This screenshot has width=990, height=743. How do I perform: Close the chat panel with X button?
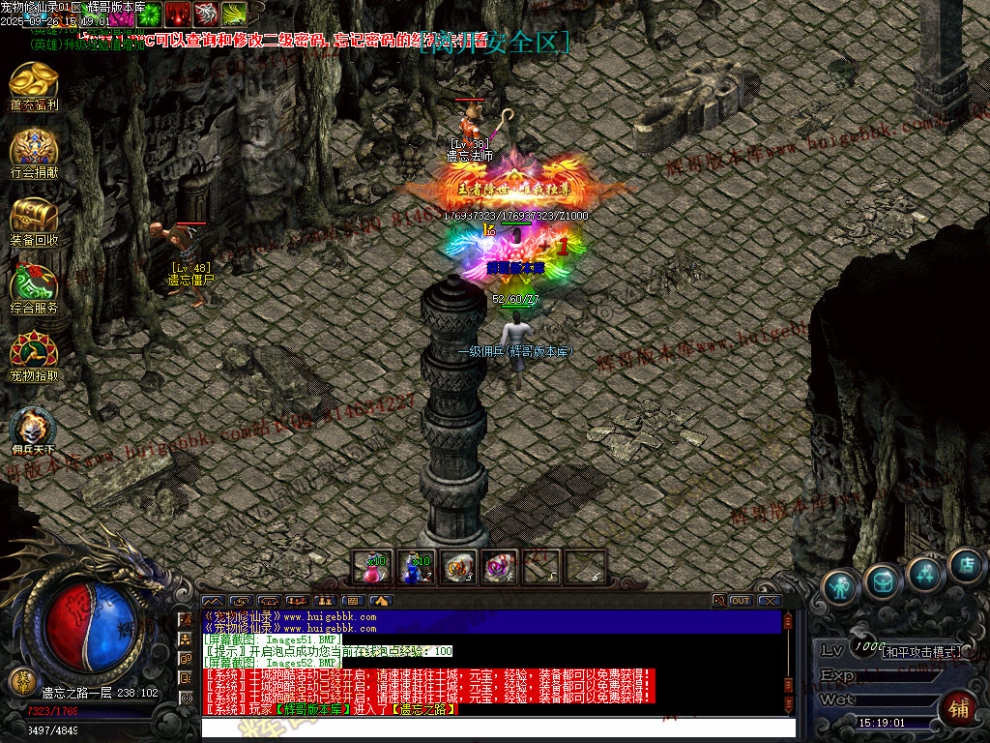(x=769, y=600)
